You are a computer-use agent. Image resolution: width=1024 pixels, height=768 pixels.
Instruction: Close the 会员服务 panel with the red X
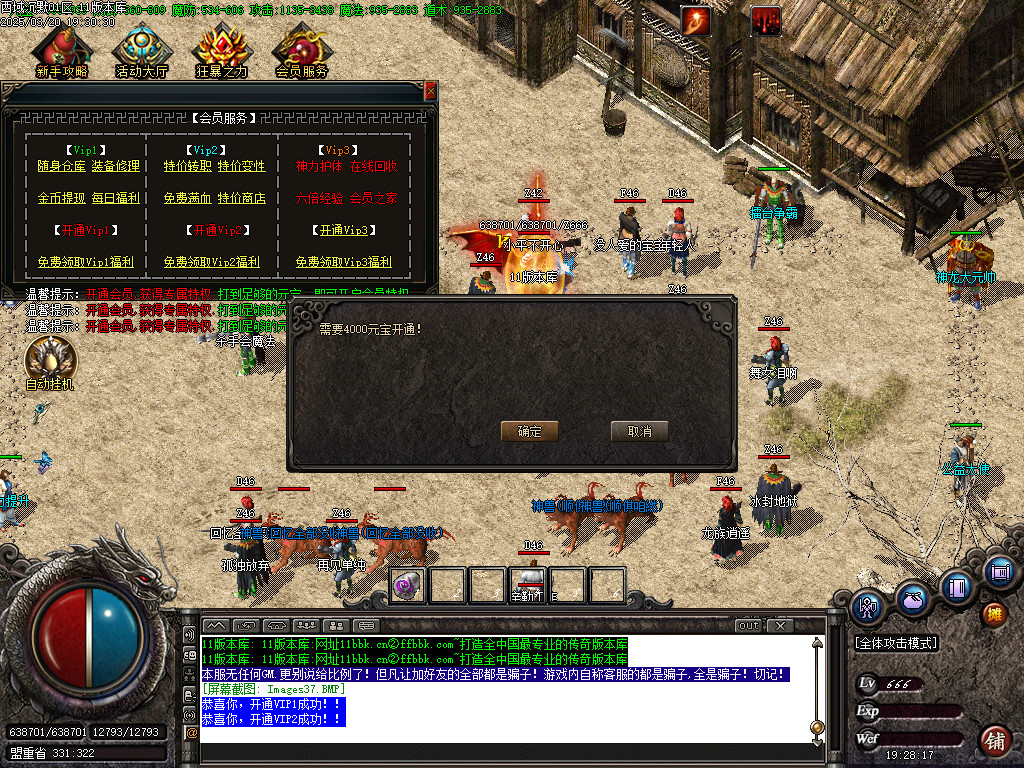(x=431, y=91)
